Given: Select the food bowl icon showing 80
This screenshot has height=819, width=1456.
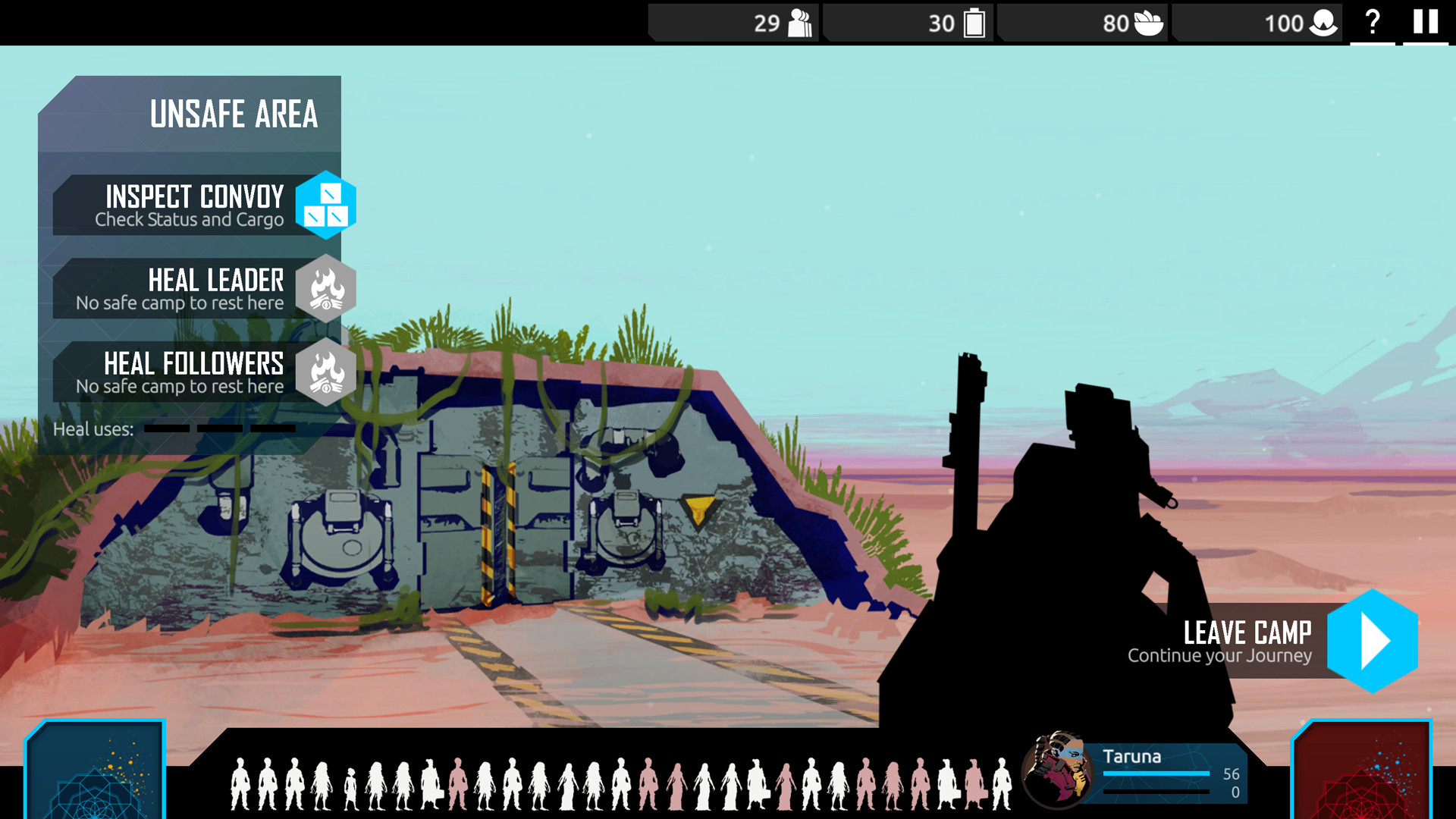Looking at the screenshot, I should [1148, 23].
